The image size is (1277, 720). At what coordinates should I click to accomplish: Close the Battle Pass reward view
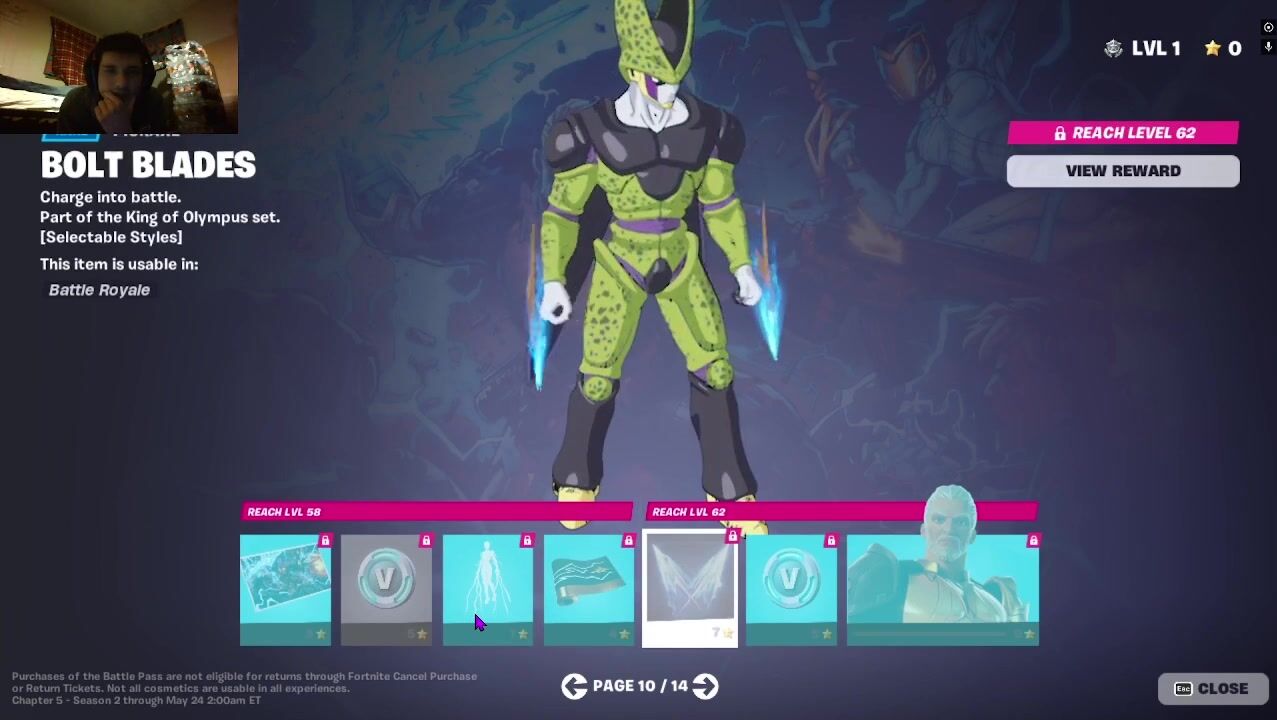[1212, 688]
